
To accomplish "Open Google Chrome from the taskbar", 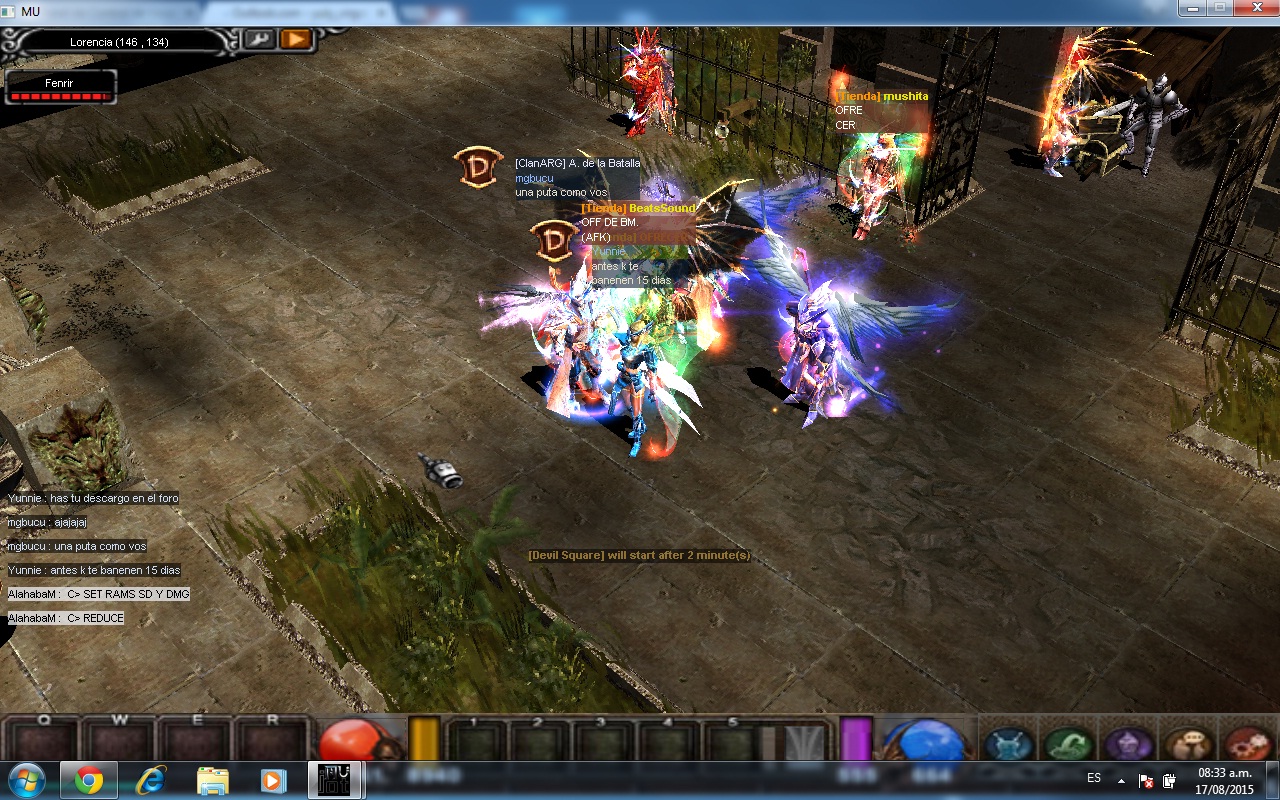I will click(89, 780).
